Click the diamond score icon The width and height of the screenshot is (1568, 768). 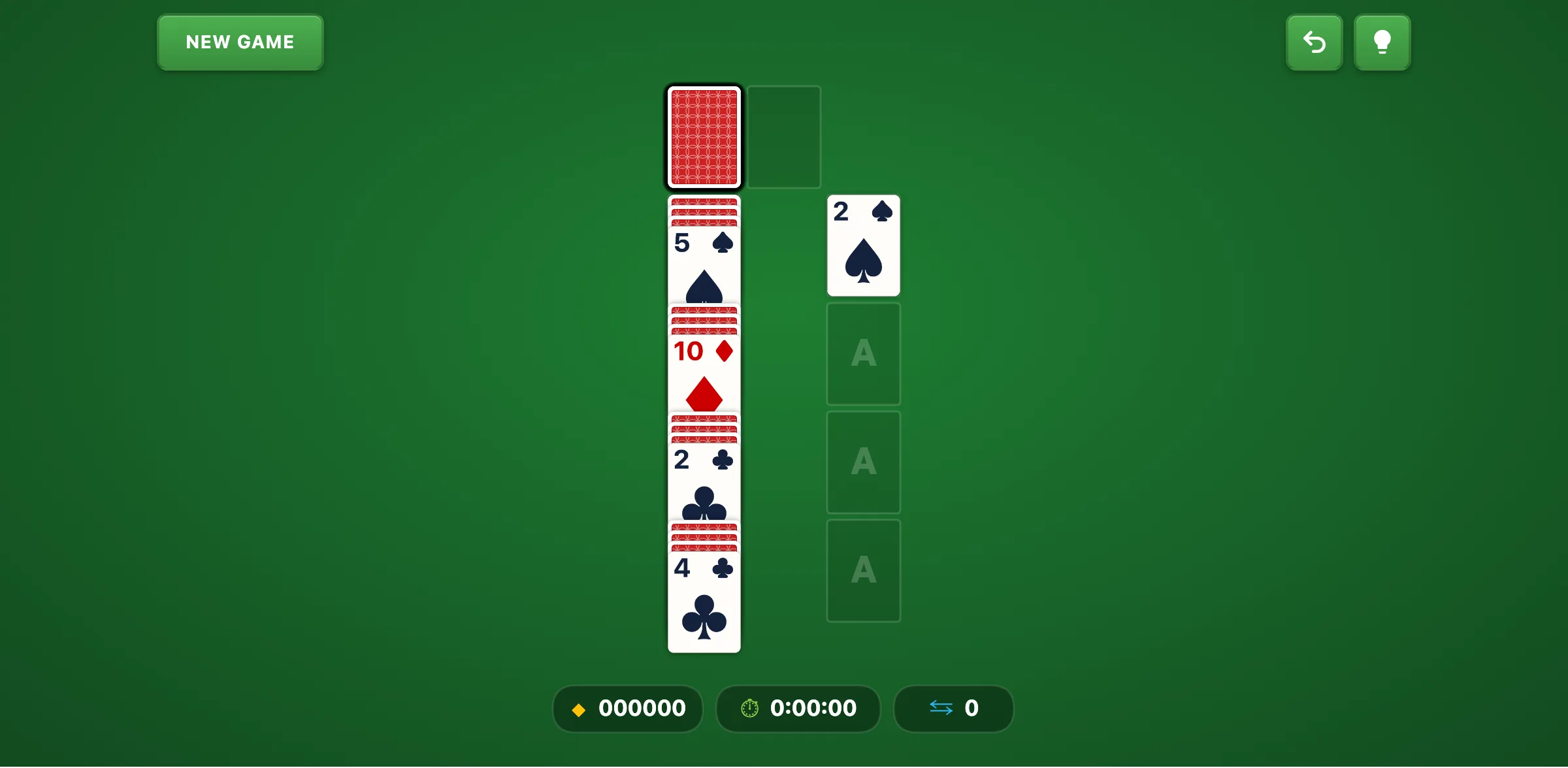[579, 709]
